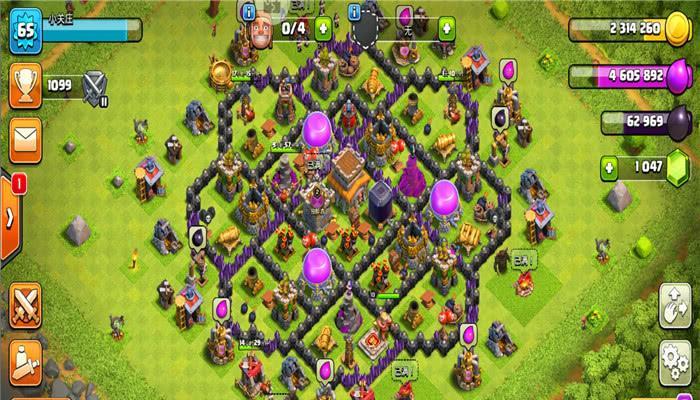Open the settings gears button
The width and height of the screenshot is (700, 400).
(x=675, y=358)
